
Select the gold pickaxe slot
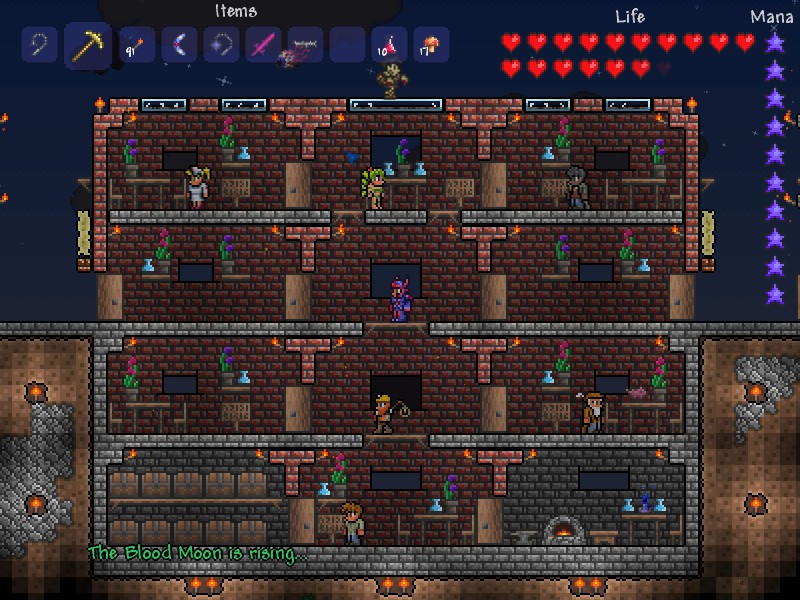pyautogui.click(x=88, y=45)
